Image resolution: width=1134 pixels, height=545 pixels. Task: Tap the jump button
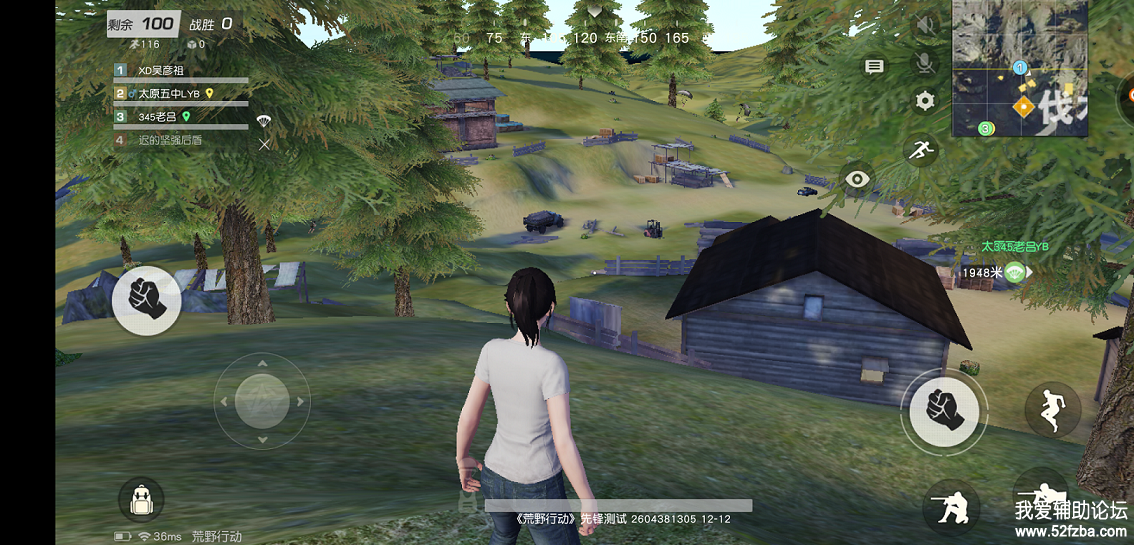[x=1052, y=409]
